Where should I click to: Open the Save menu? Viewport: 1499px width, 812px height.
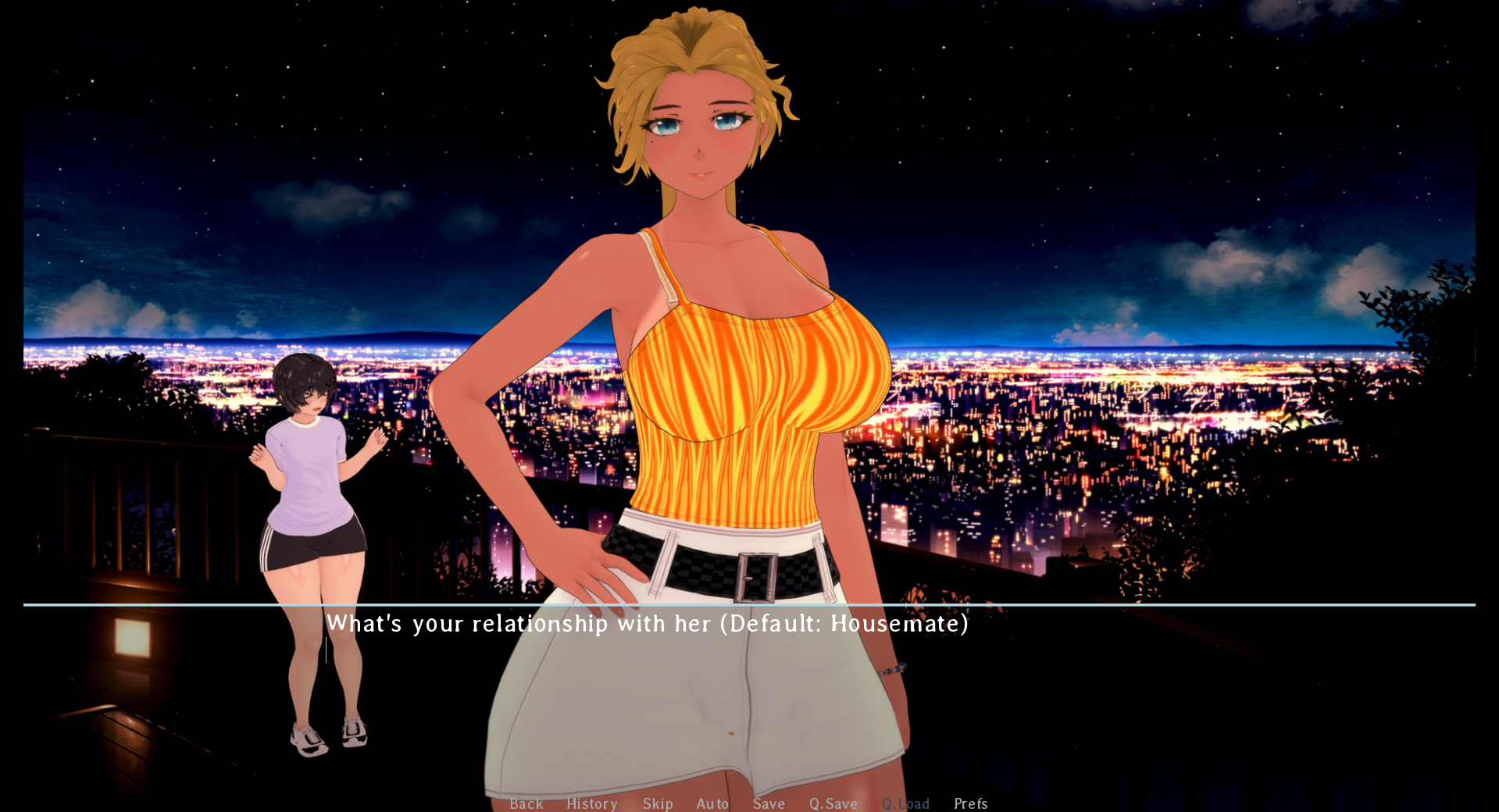pos(769,803)
